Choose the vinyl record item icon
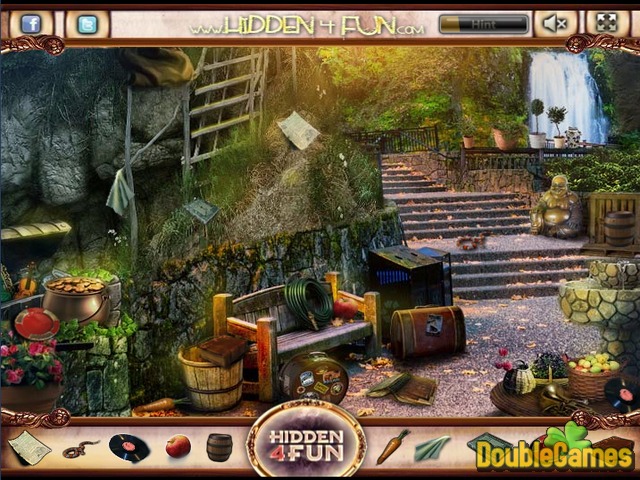640x480 pixels. [x=128, y=447]
